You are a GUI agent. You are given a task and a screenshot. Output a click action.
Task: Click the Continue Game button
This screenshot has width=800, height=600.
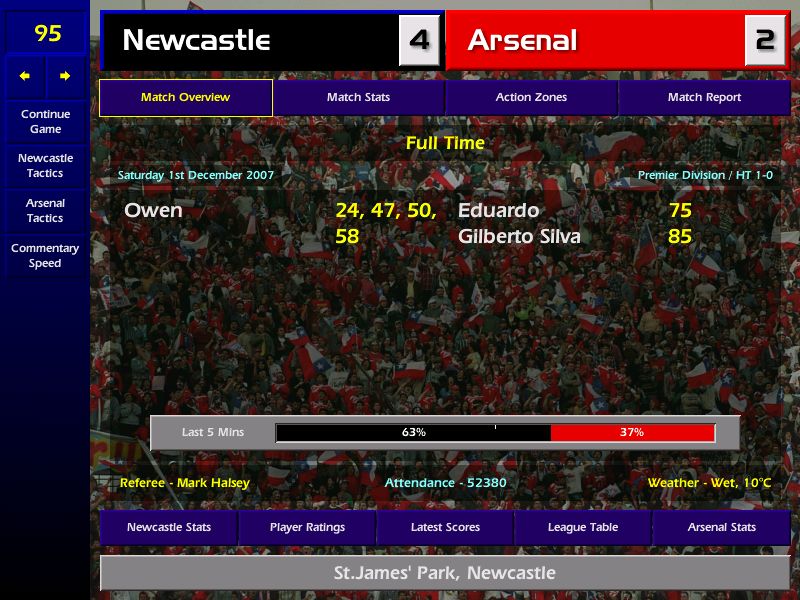(x=45, y=121)
